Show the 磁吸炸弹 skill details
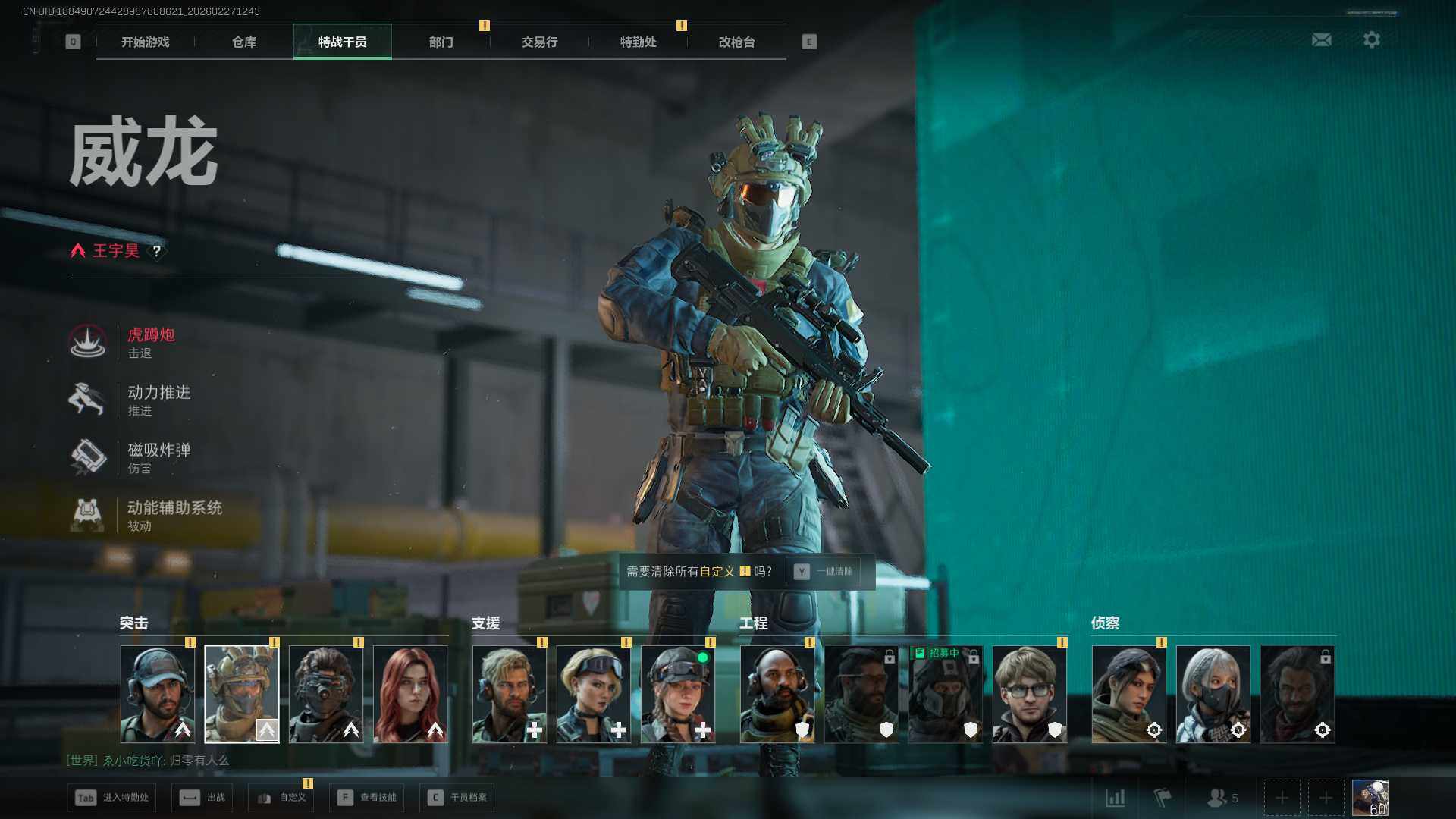The height and width of the screenshot is (819, 1456). coord(158,457)
